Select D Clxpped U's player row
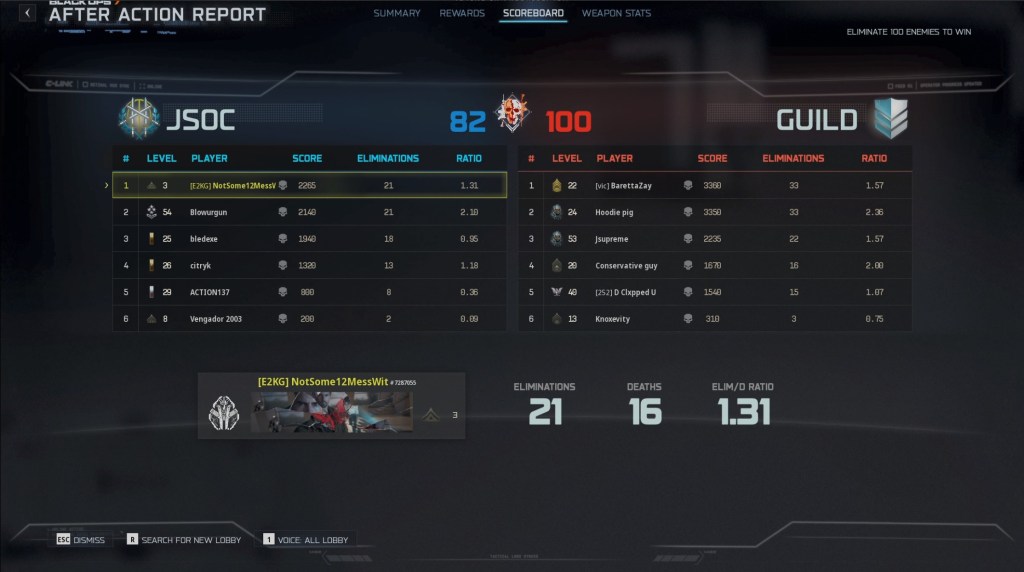 [x=715, y=292]
